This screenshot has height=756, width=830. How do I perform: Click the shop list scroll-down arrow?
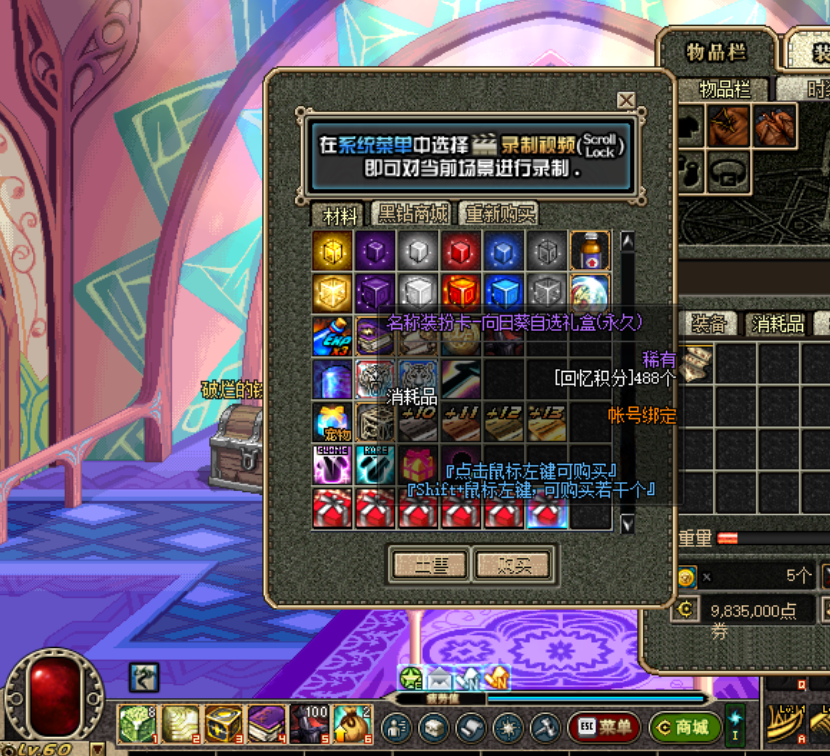(628, 523)
